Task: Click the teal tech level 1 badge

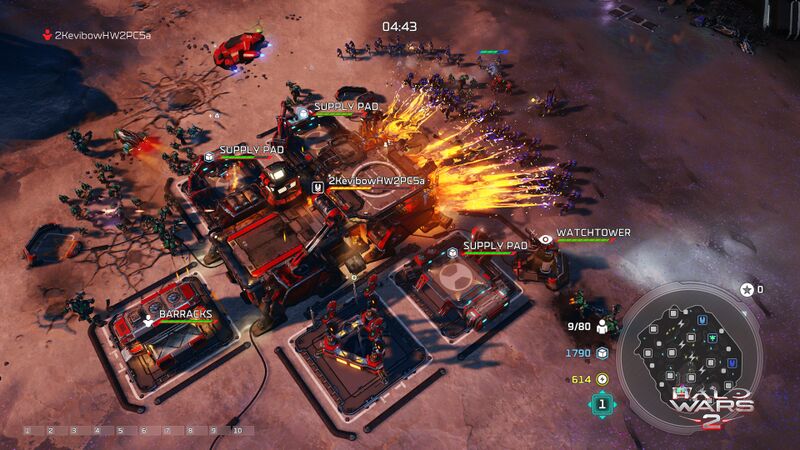Action: (x=601, y=405)
